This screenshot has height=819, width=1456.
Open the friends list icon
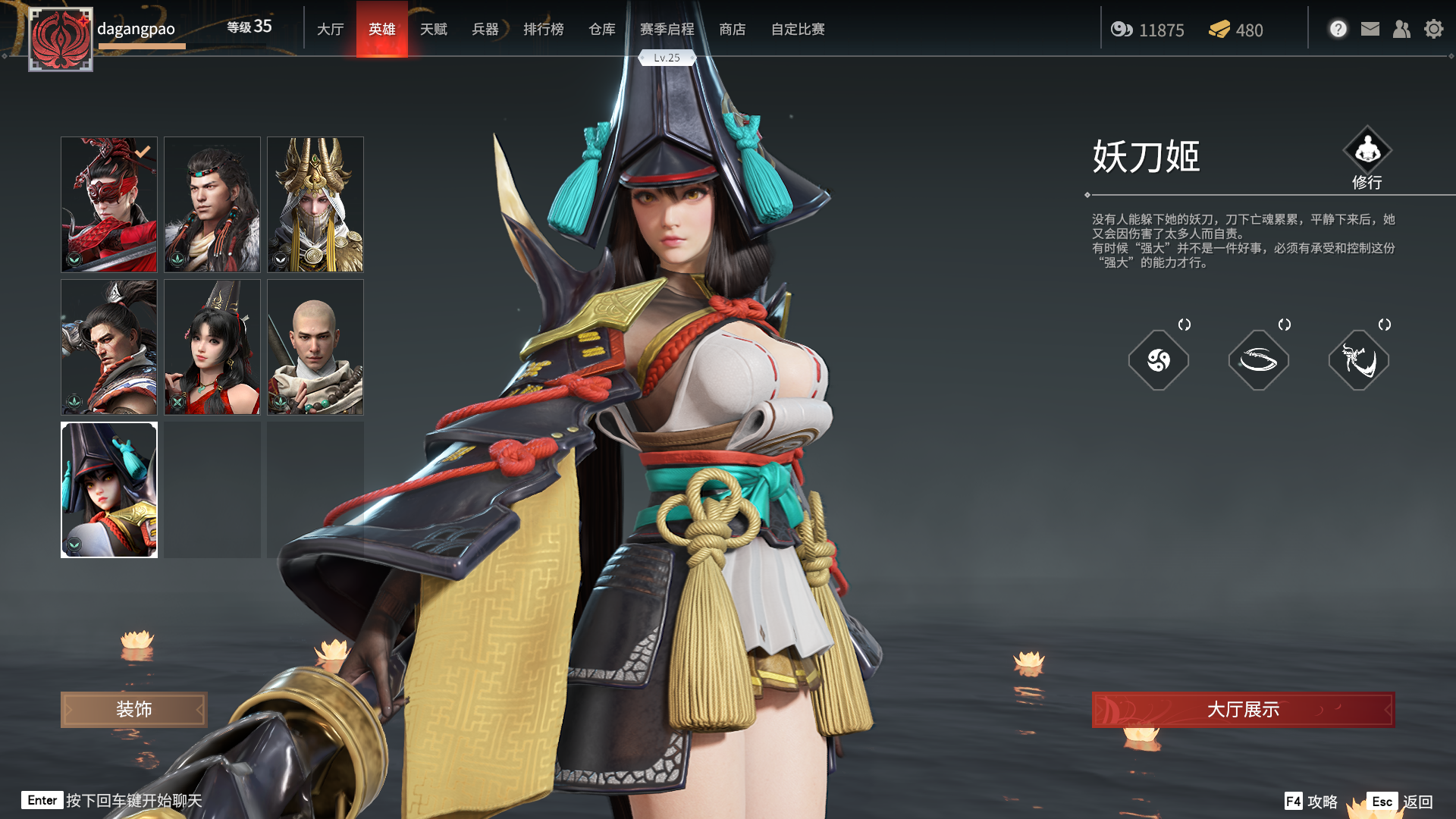point(1401,30)
